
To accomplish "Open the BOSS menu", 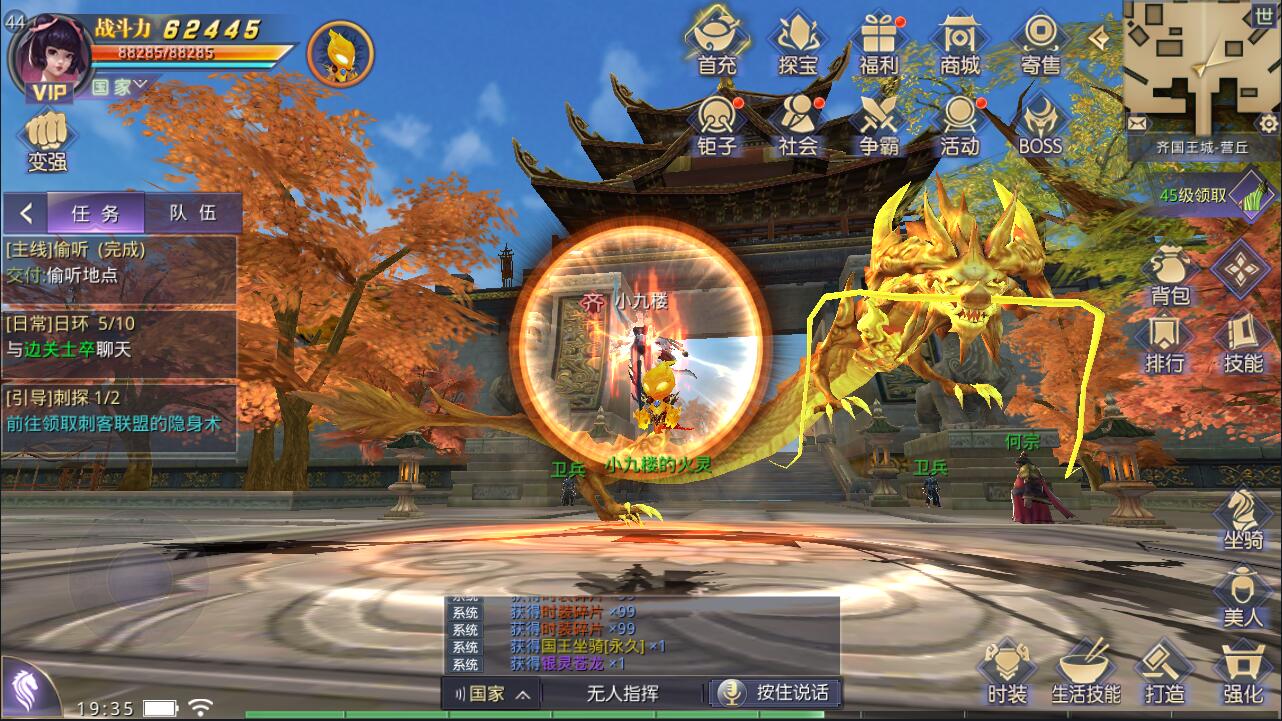I will click(1040, 124).
